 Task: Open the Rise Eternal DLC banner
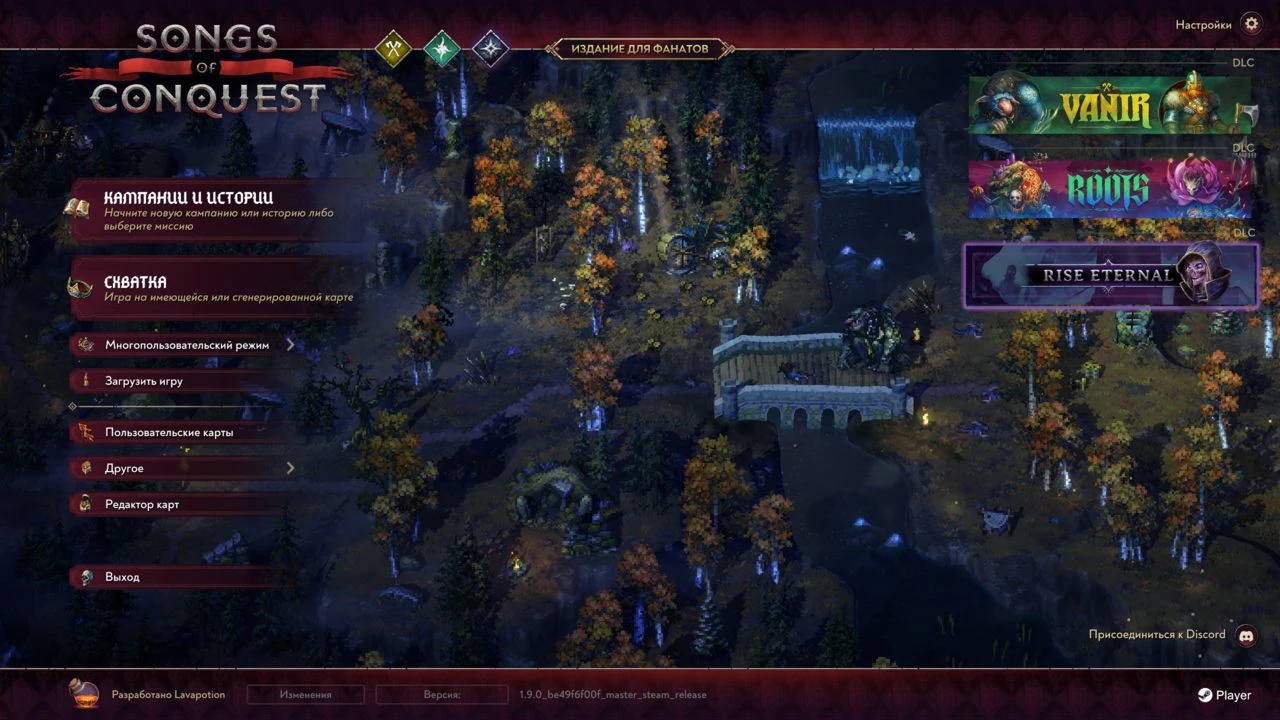pos(1110,276)
